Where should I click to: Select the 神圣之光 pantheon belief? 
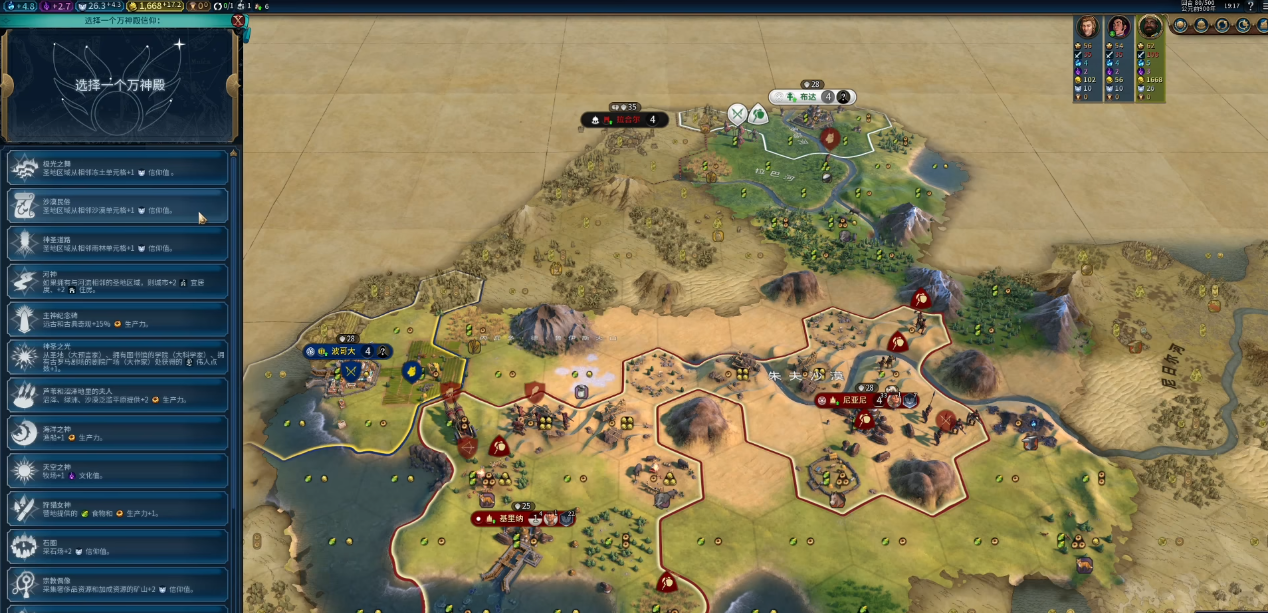tap(118, 358)
